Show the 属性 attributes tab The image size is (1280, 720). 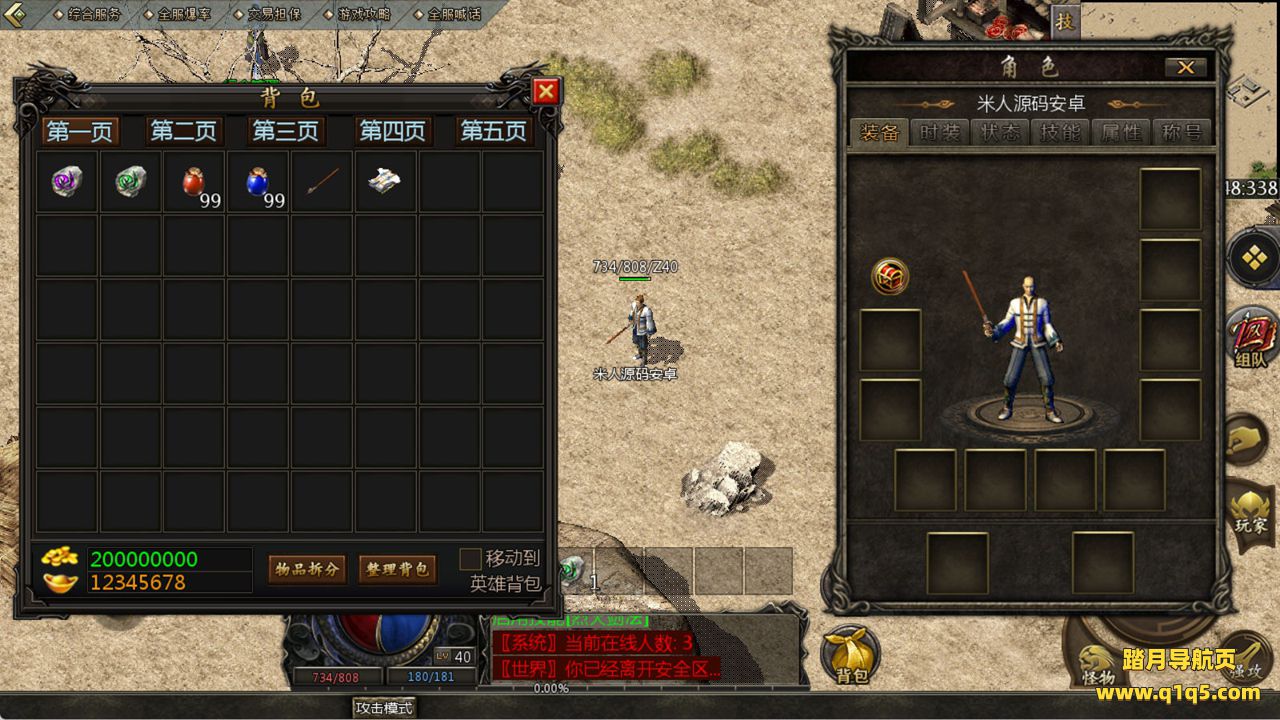pos(1121,133)
